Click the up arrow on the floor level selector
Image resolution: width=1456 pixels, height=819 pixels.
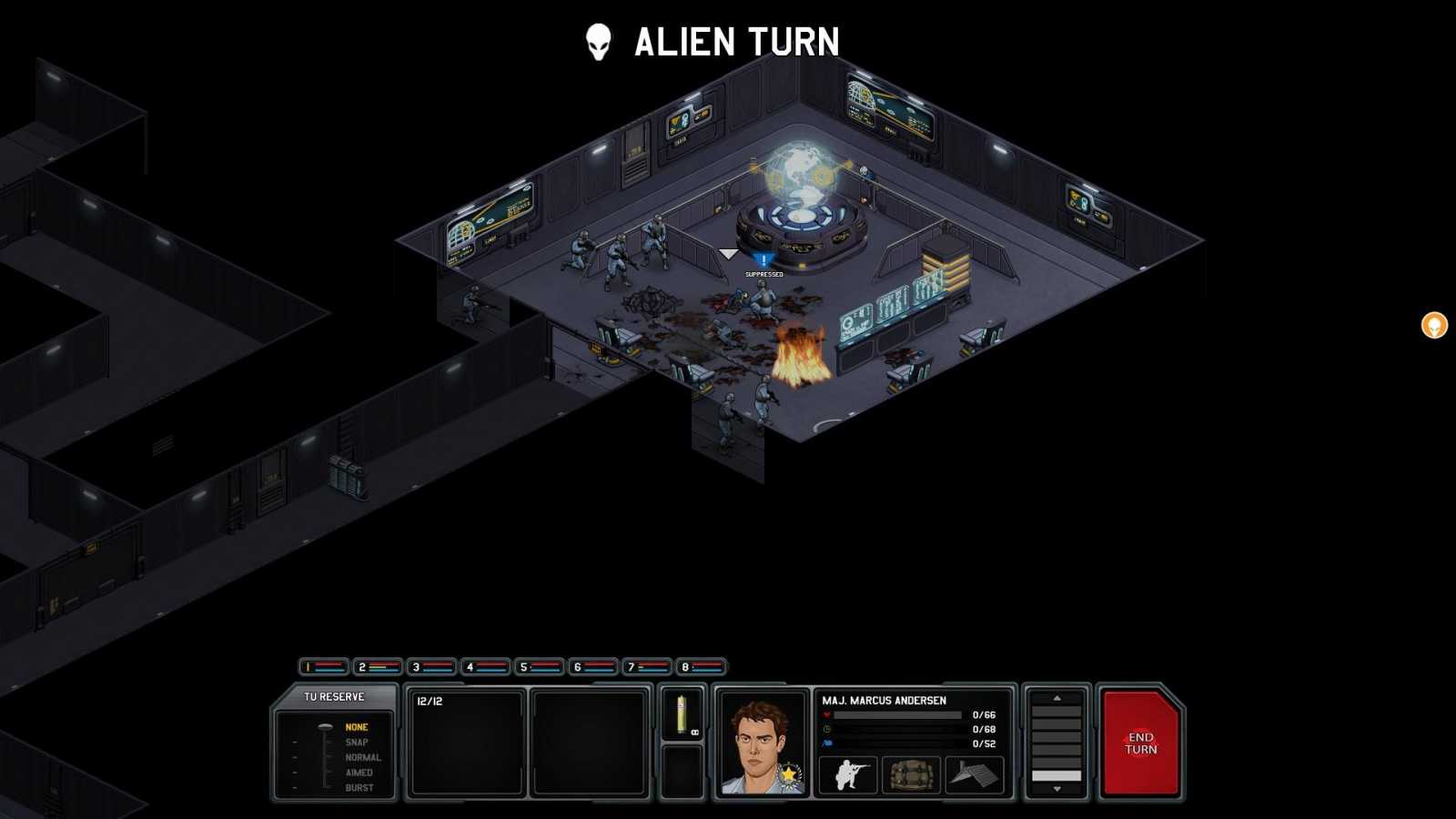1057,698
